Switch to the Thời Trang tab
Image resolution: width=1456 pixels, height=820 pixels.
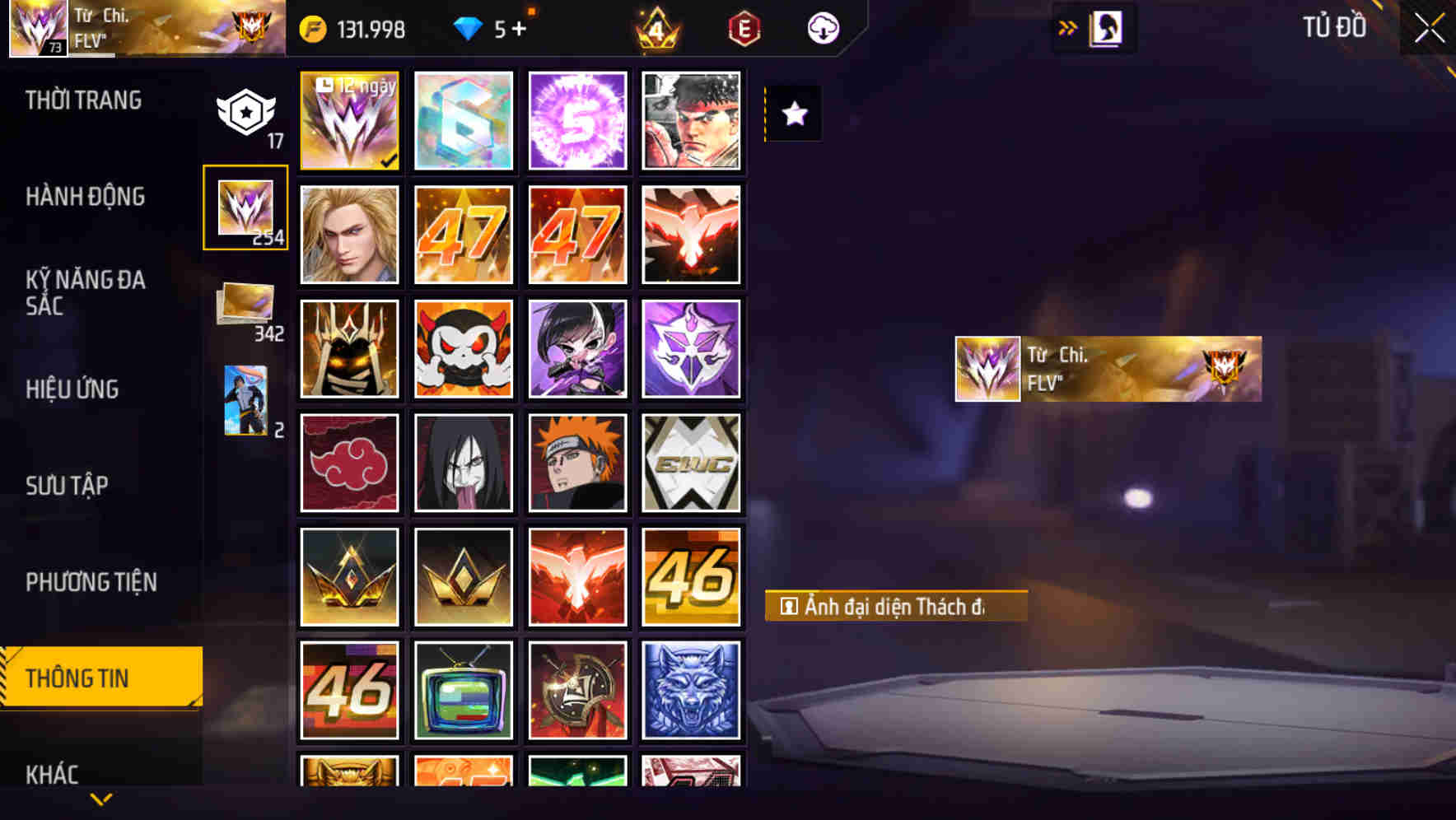tap(82, 100)
